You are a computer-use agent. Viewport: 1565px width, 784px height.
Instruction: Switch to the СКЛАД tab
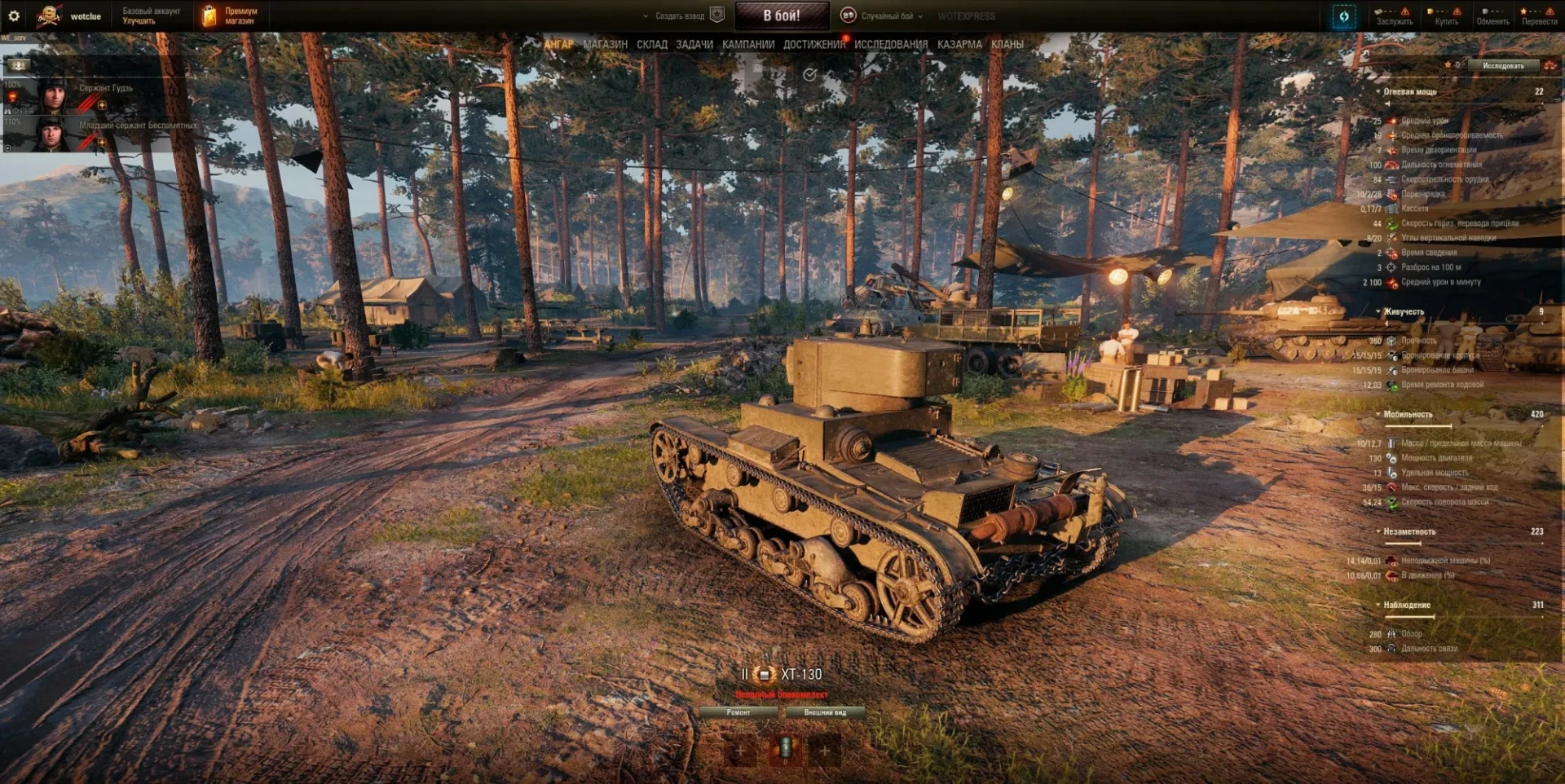pos(651,45)
